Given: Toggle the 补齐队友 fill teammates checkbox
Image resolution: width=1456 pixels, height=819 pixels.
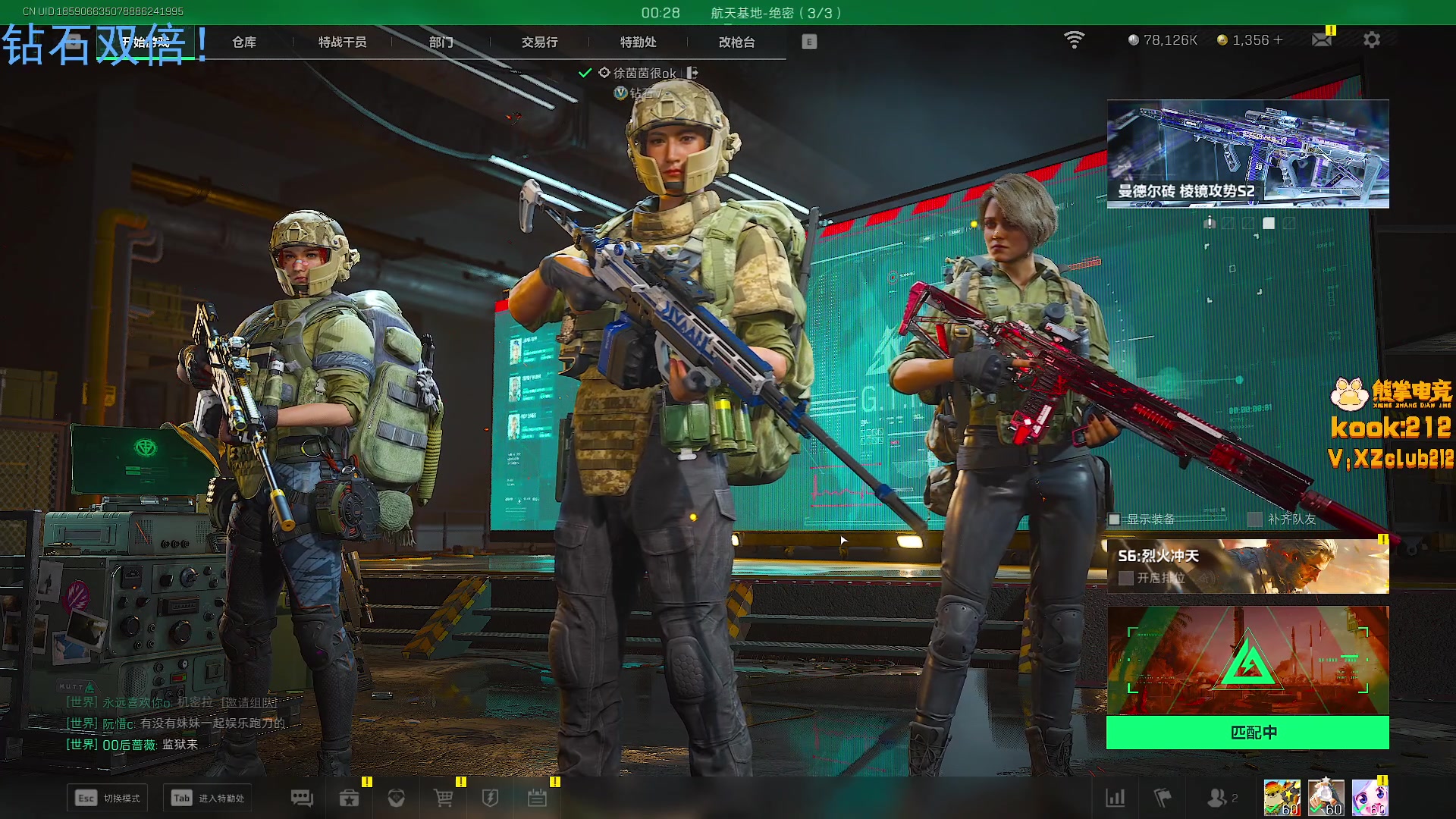Looking at the screenshot, I should click(1255, 519).
